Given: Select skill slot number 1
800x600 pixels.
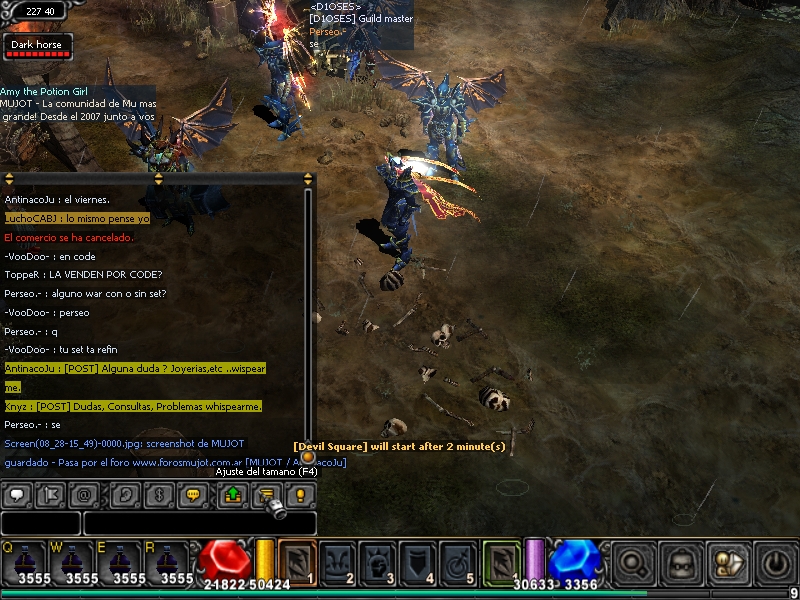Looking at the screenshot, I should 298,561.
